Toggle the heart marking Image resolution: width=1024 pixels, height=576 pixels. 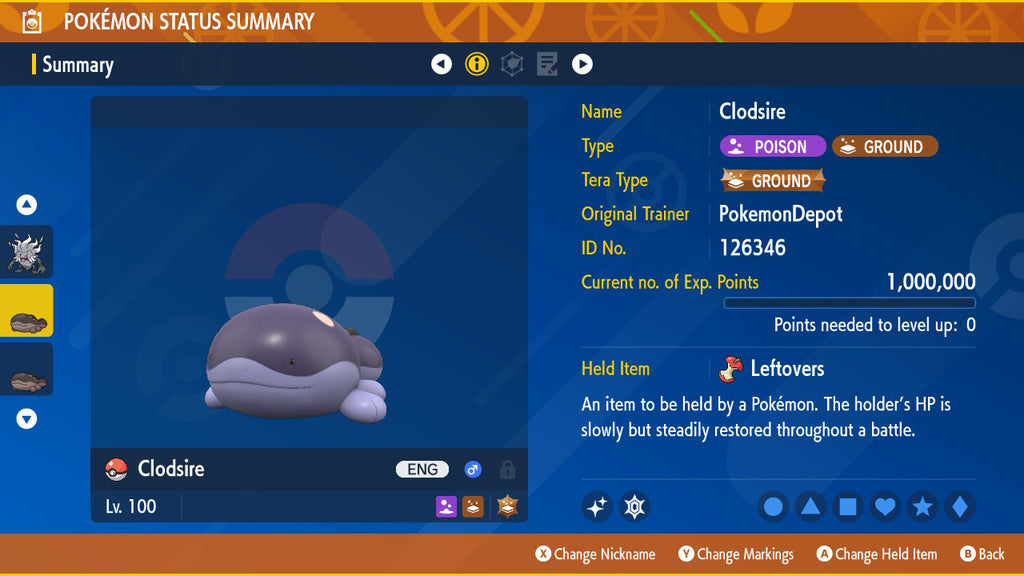(x=885, y=507)
